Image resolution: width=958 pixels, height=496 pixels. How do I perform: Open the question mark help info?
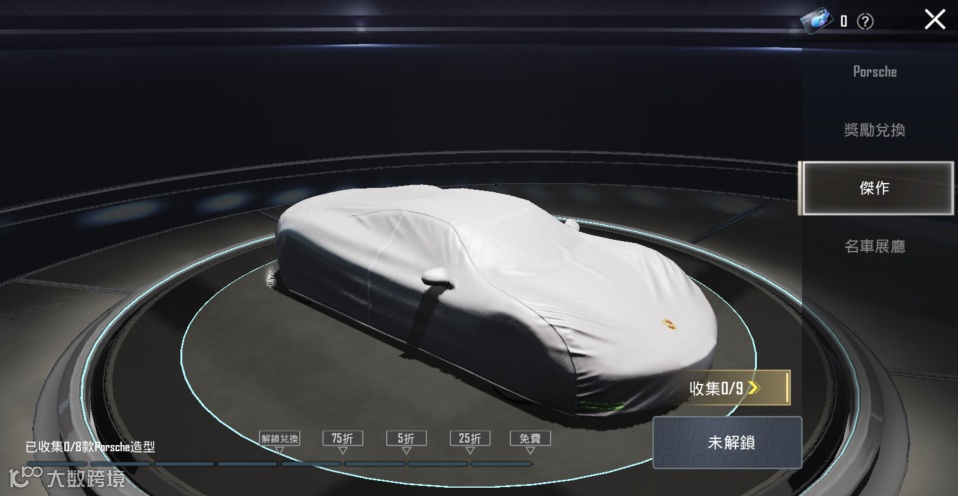(866, 21)
